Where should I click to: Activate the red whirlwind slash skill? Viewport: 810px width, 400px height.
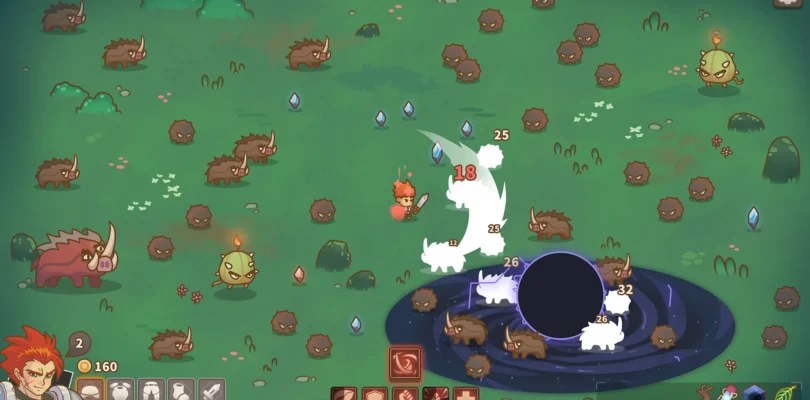[x=405, y=363]
